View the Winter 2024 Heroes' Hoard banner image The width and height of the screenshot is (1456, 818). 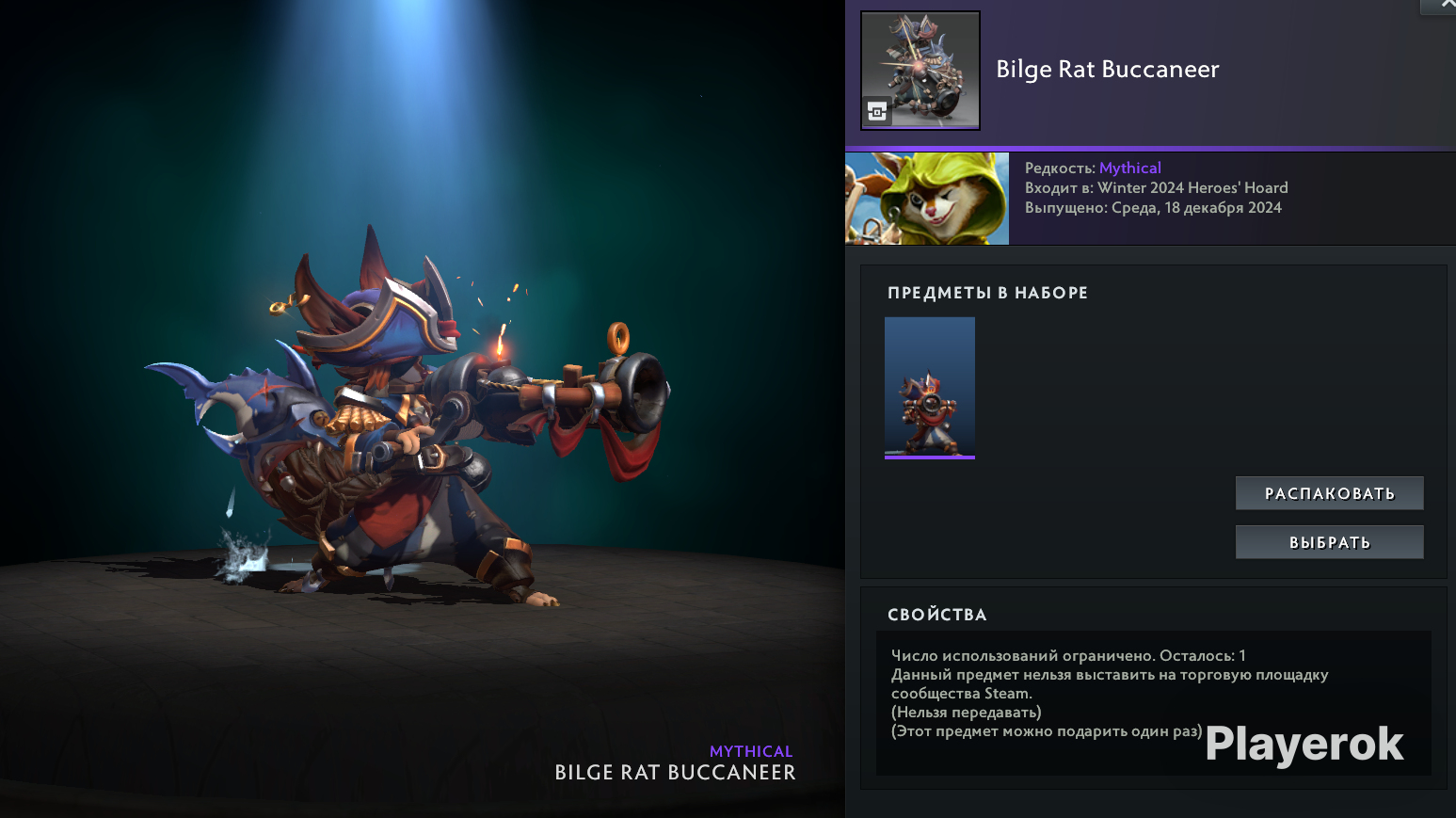point(927,199)
